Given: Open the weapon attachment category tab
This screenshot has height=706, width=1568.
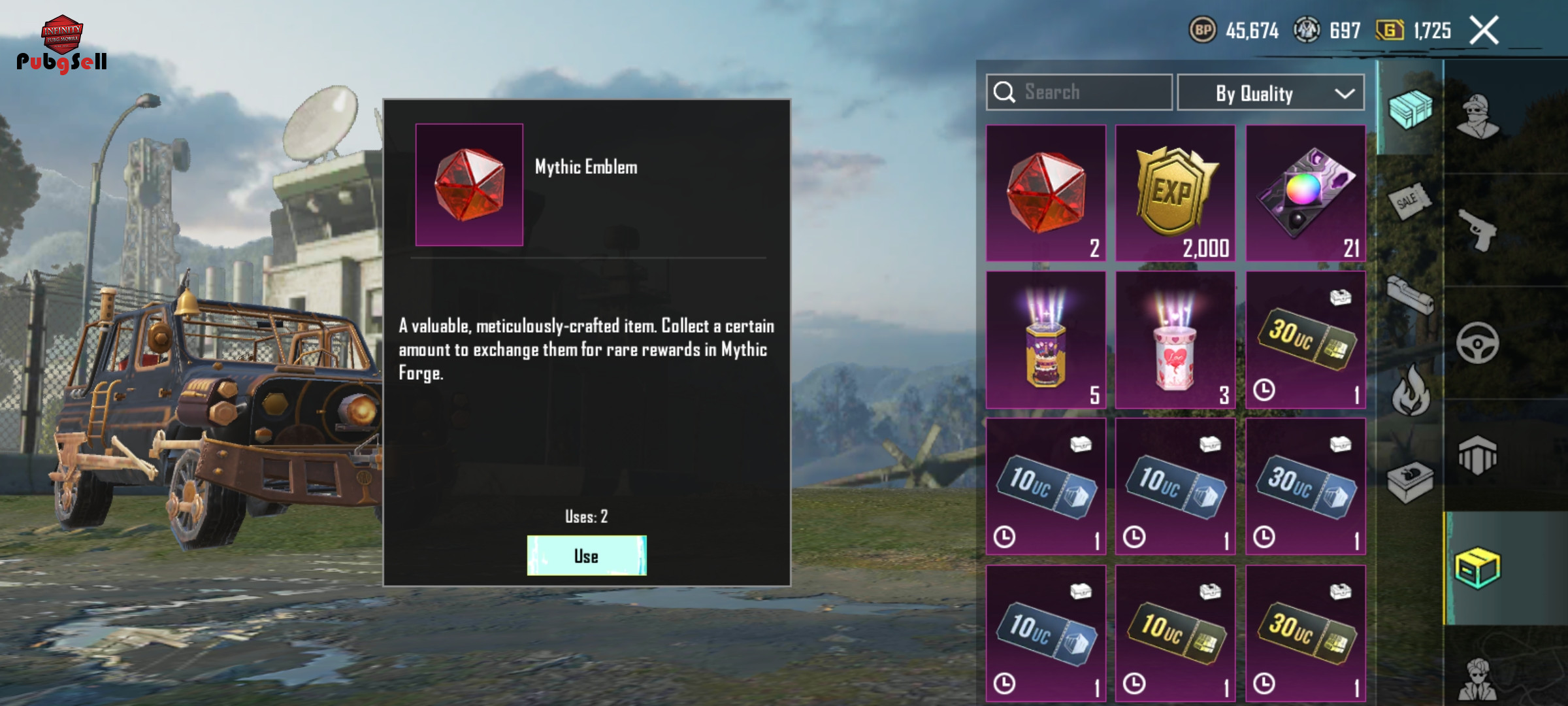Looking at the screenshot, I should pos(1410,295).
